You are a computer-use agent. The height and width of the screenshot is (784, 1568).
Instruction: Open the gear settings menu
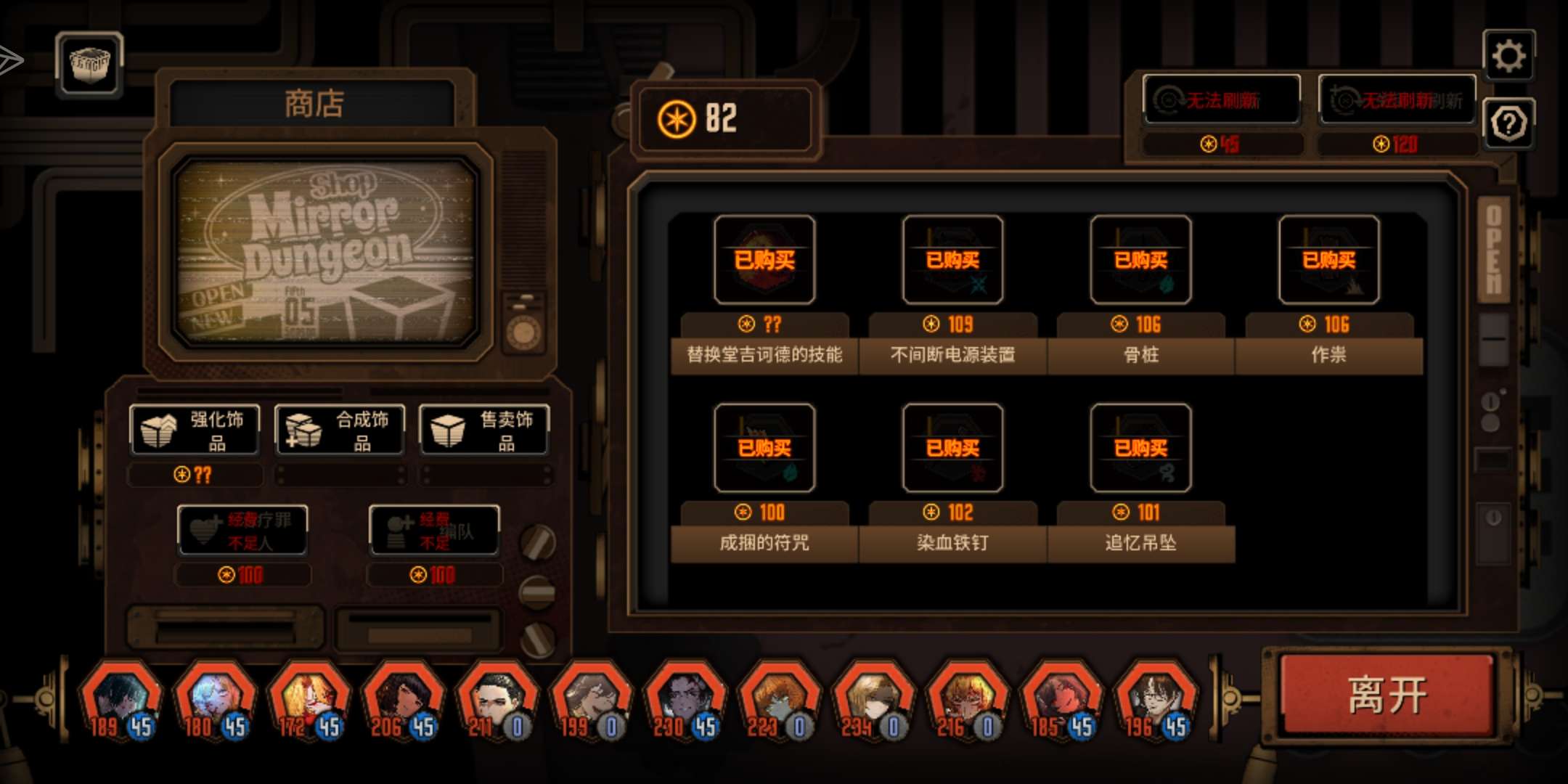1508,56
